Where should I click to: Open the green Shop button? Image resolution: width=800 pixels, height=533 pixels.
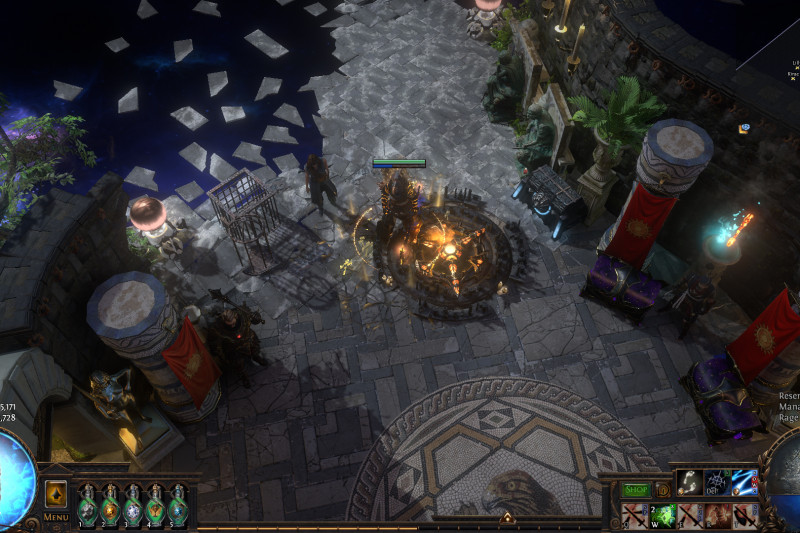tap(636, 490)
